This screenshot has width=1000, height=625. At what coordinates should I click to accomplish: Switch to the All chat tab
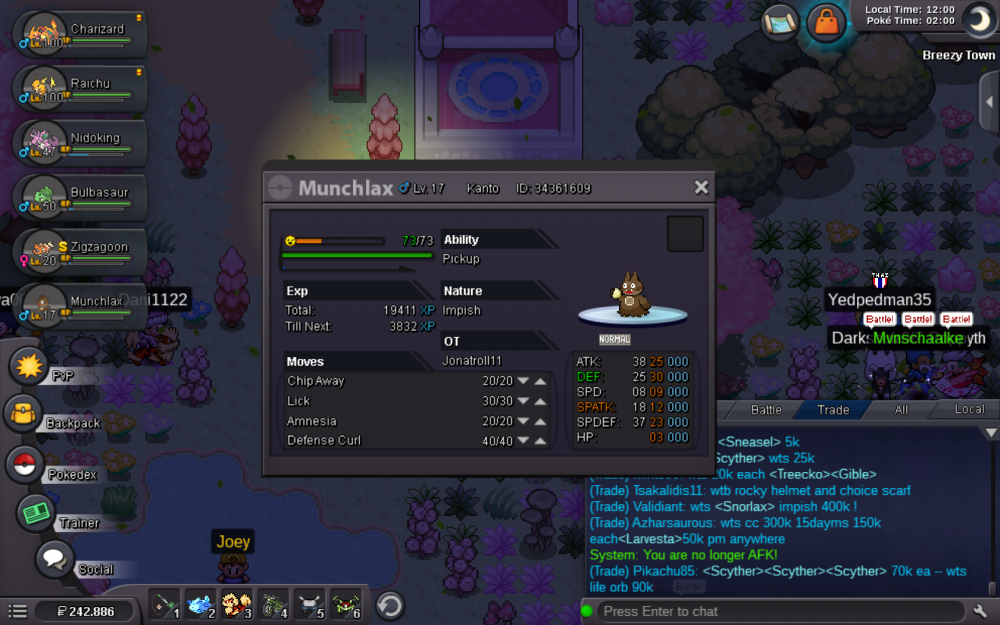[901, 410]
